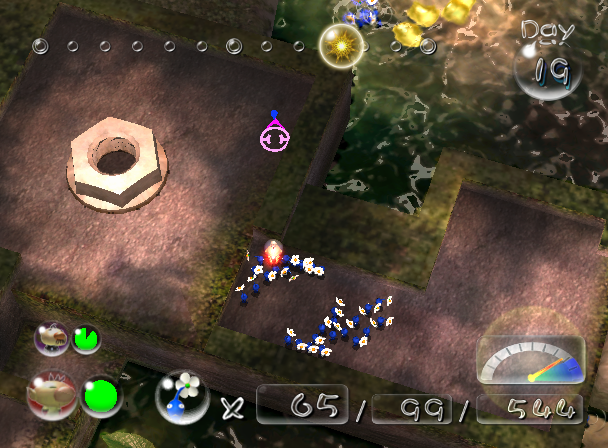The width and height of the screenshot is (608, 448).
Task: Click the sun time-of-day marker
Action: pos(339,45)
